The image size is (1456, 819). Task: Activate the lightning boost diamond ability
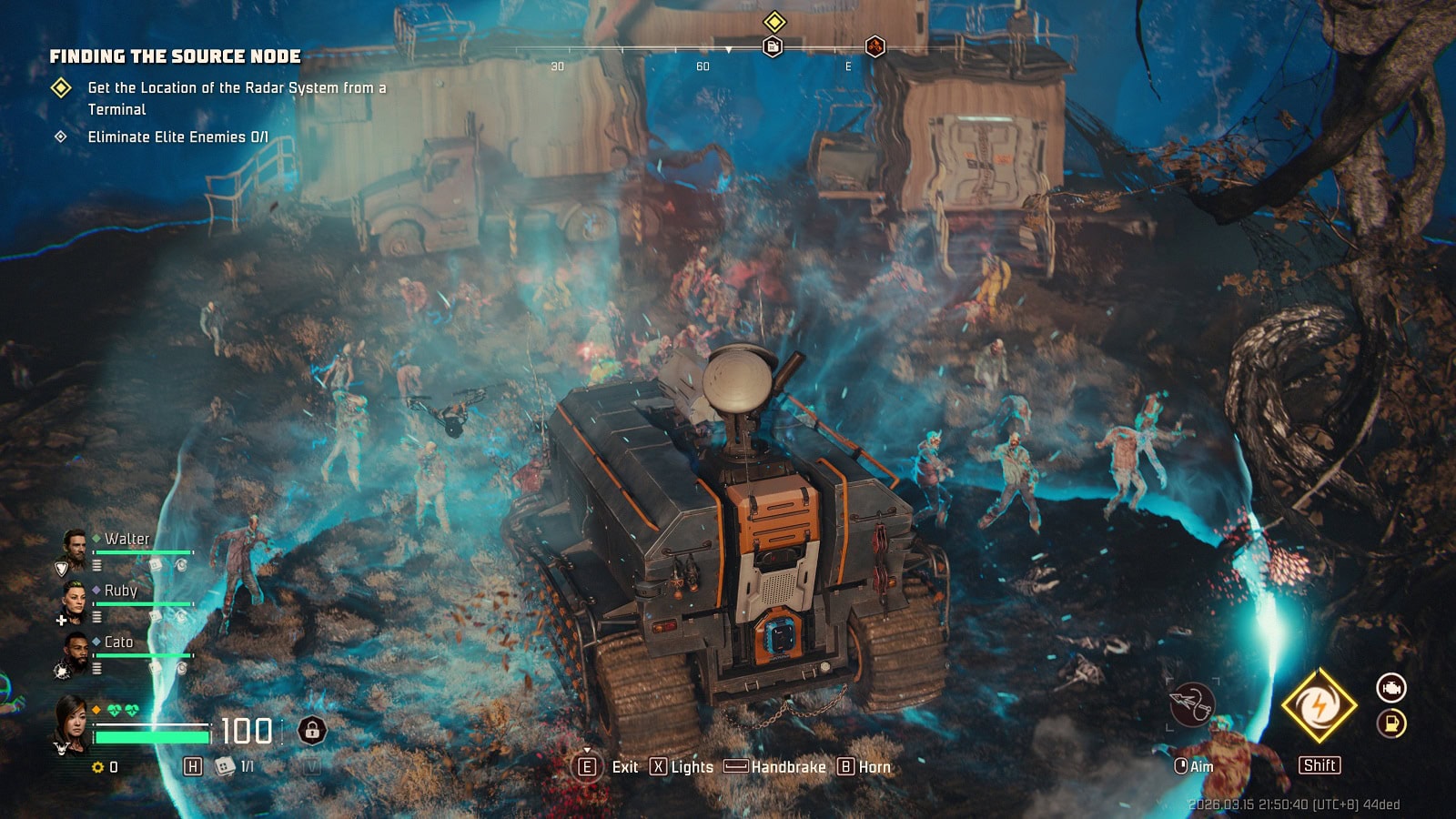1319,705
